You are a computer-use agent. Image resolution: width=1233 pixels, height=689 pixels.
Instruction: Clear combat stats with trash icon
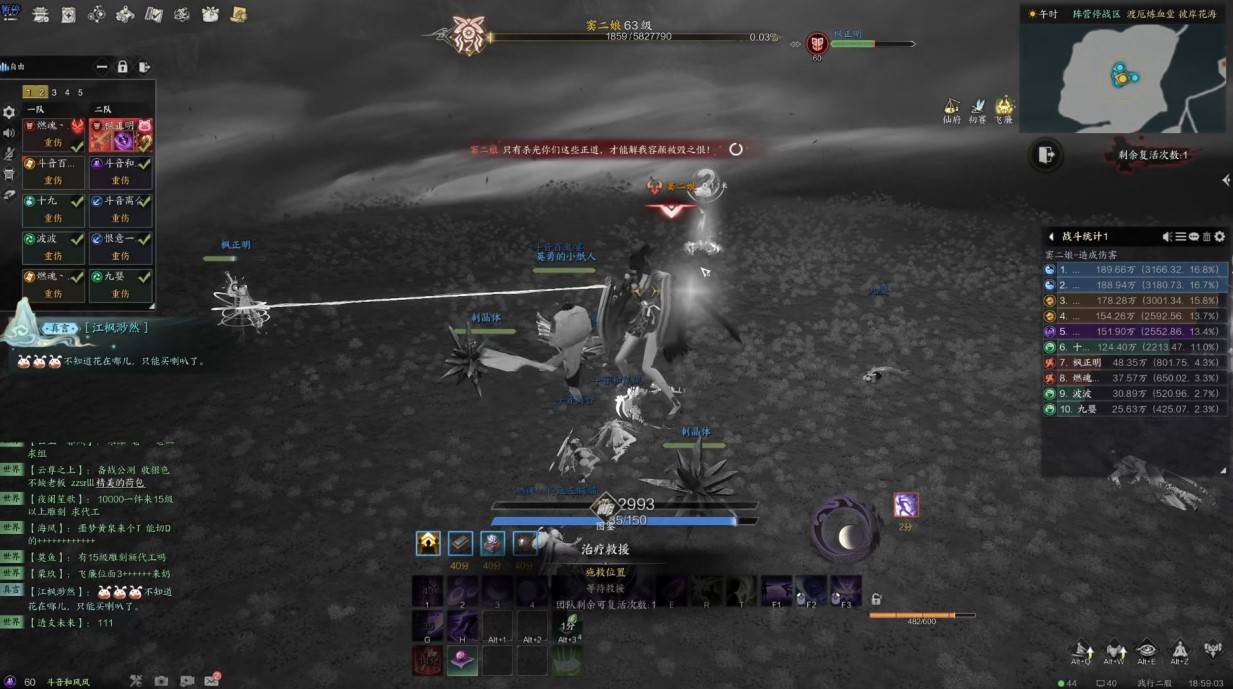tap(1206, 237)
